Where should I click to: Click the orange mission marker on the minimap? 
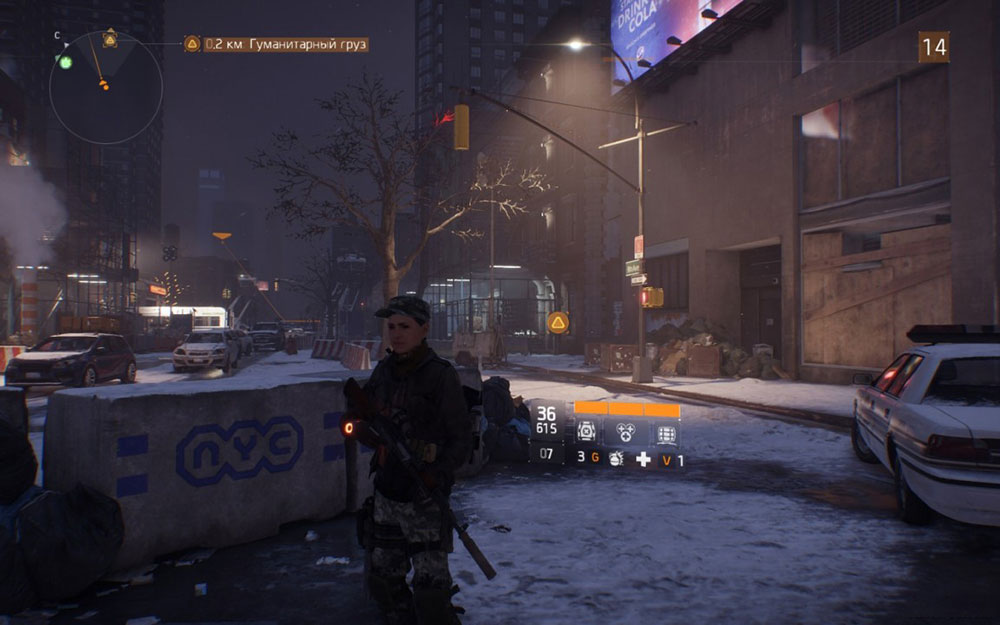(104, 86)
